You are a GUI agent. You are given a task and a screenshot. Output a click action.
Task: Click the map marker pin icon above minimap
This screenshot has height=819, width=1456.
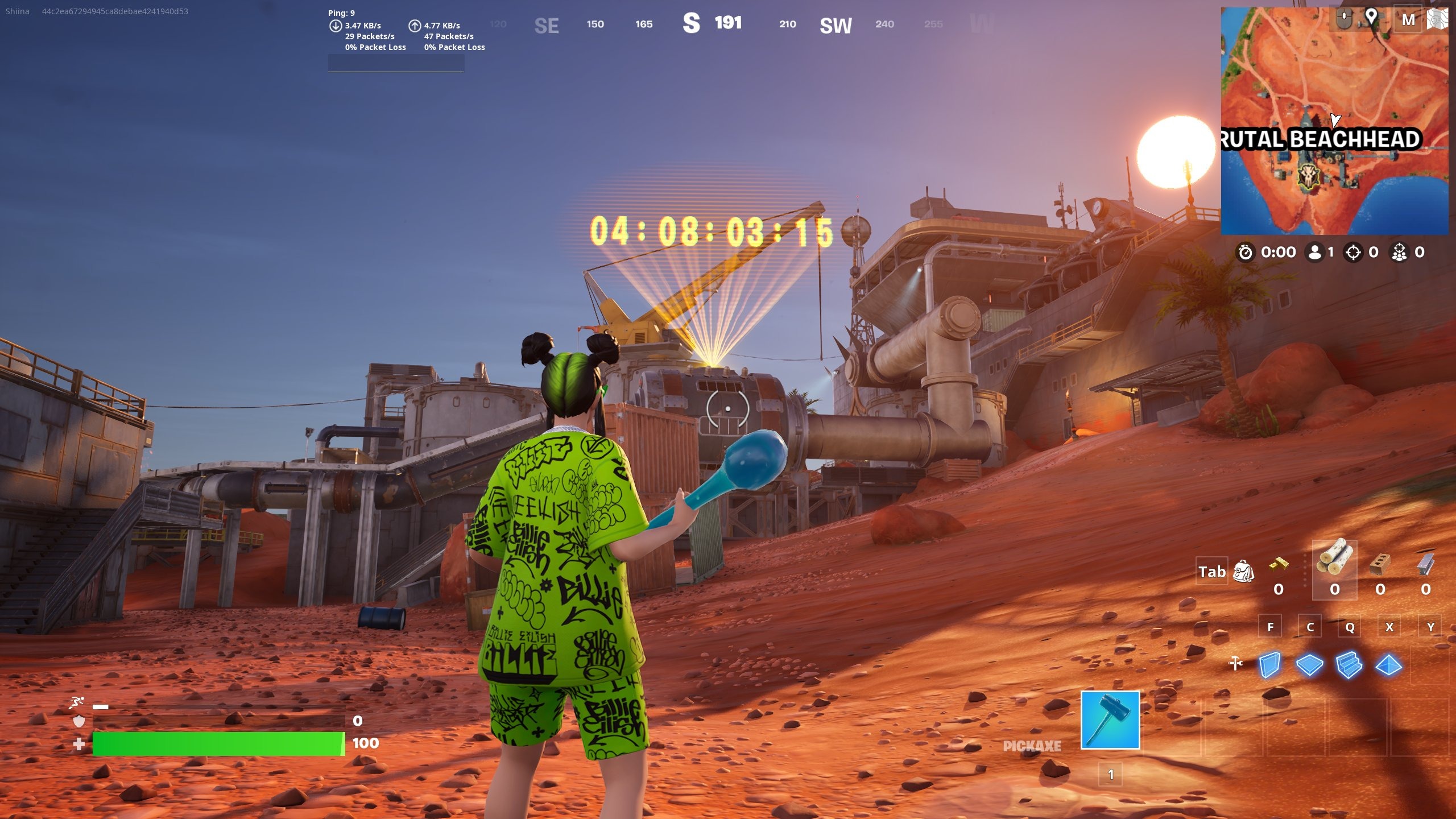pyautogui.click(x=1371, y=16)
